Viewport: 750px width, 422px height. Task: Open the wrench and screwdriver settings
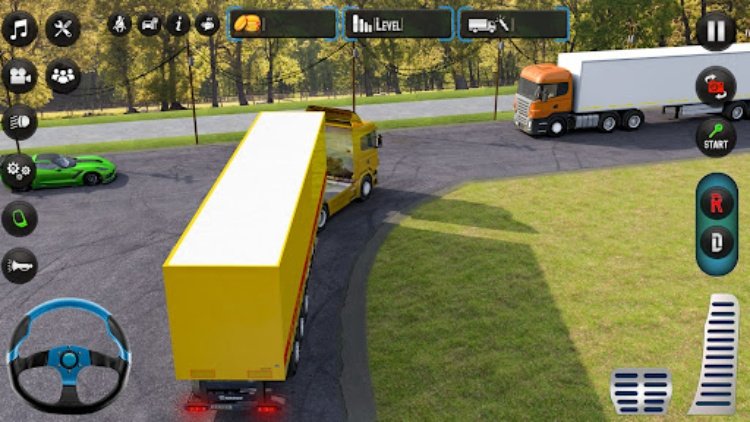pyautogui.click(x=63, y=29)
